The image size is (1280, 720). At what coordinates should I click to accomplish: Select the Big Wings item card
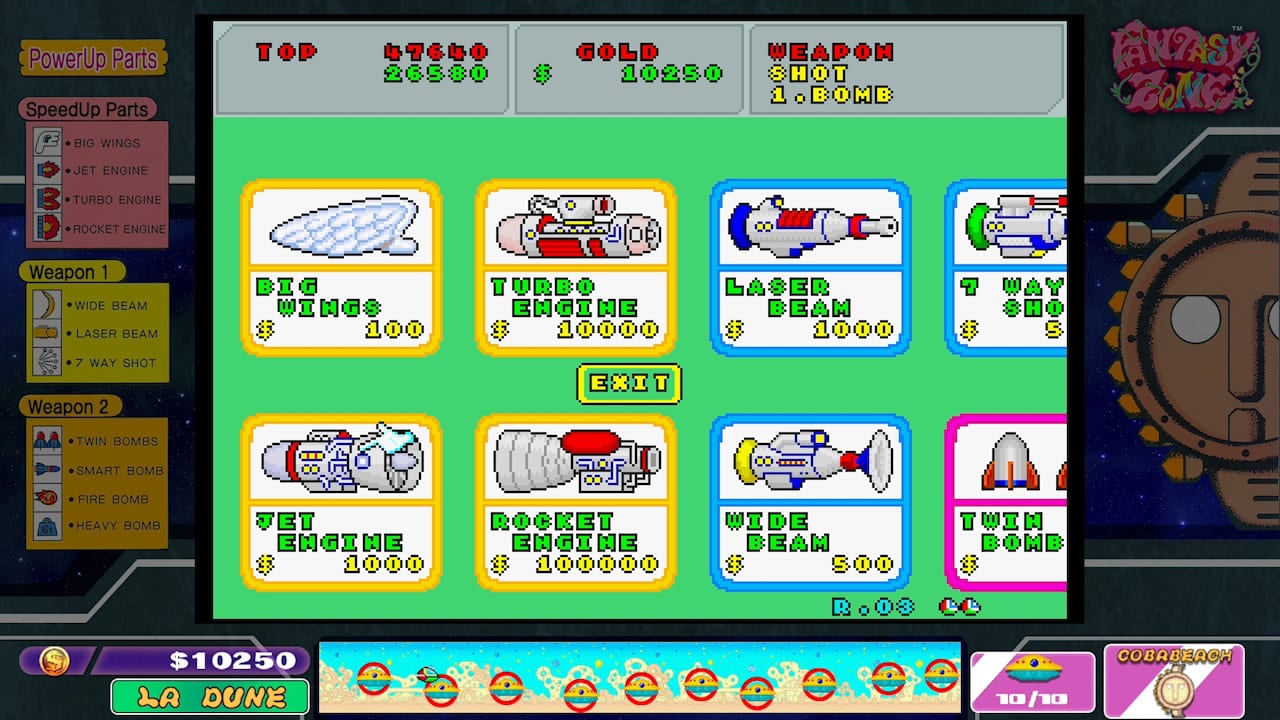[x=341, y=265]
